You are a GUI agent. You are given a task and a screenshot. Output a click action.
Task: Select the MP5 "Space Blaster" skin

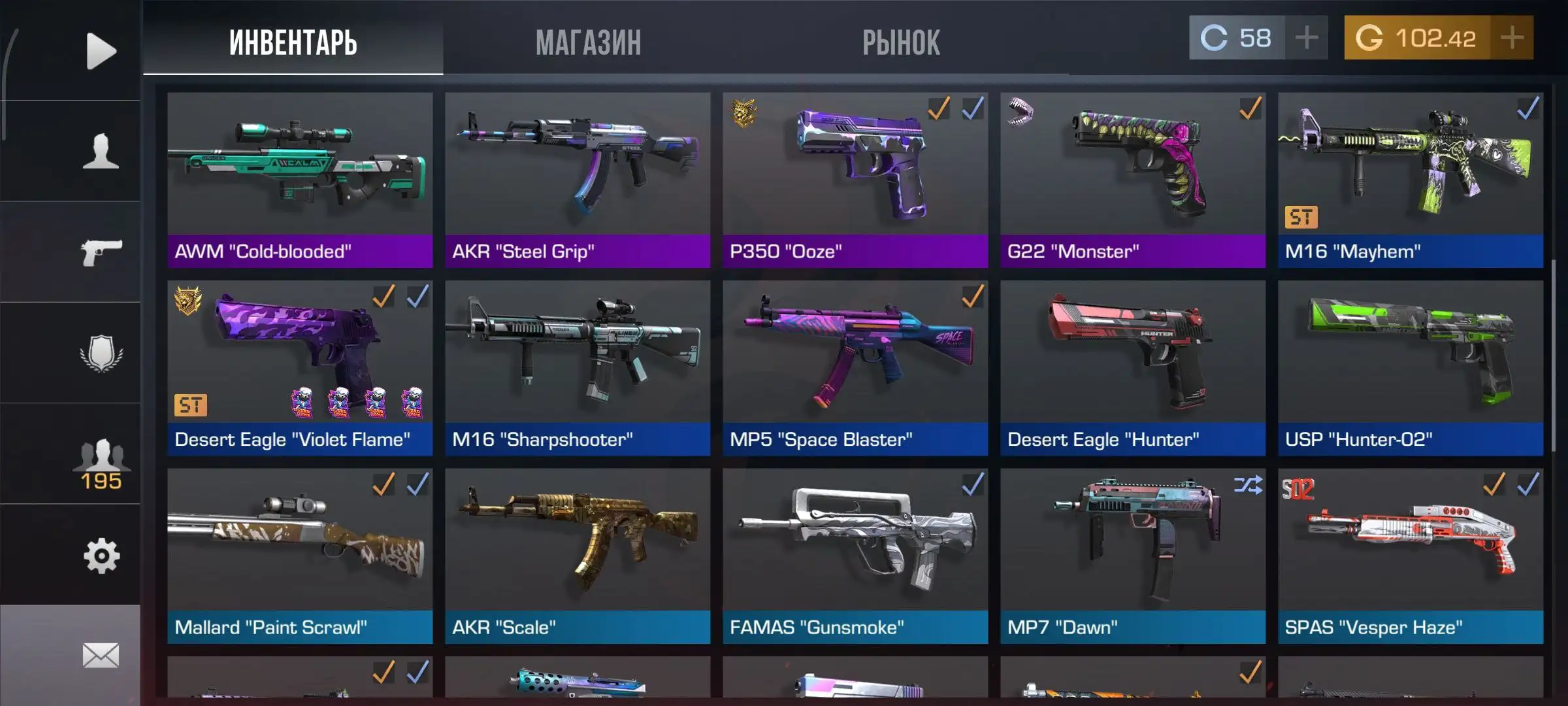click(x=855, y=368)
